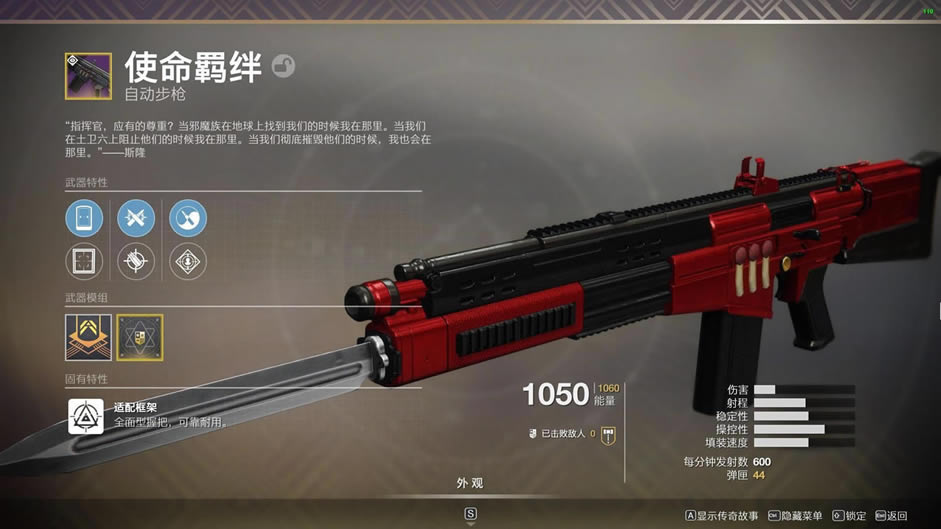Screen dimensions: 941x529
Task: Open the orange chevron weapon mod slot
Action: (88, 337)
